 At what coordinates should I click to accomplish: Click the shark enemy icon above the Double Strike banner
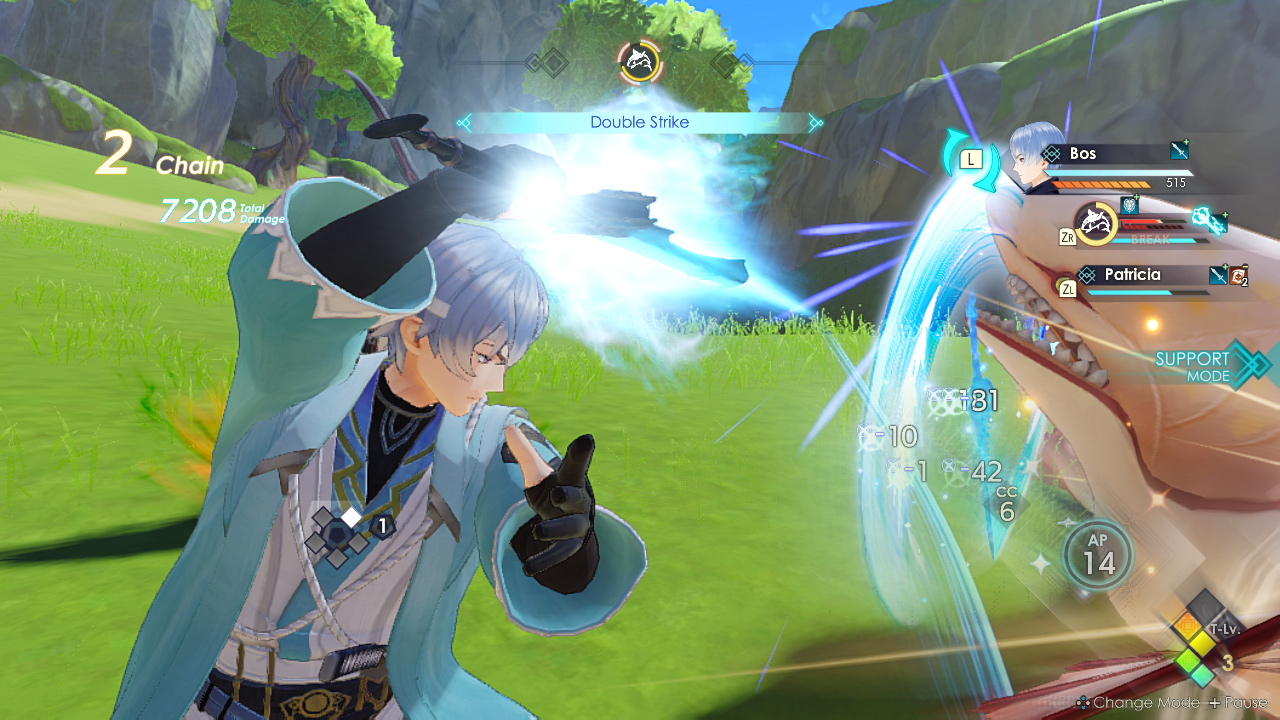pyautogui.click(x=640, y=62)
